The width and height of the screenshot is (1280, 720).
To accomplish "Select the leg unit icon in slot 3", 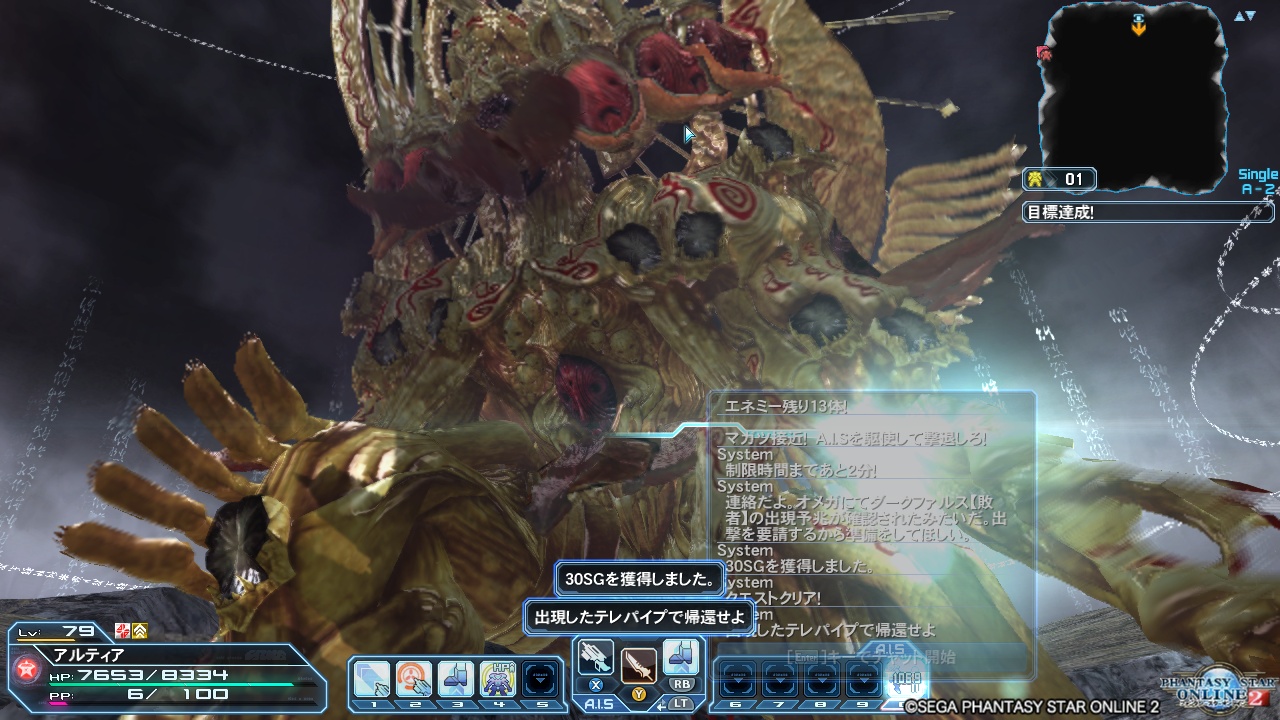I will 457,675.
